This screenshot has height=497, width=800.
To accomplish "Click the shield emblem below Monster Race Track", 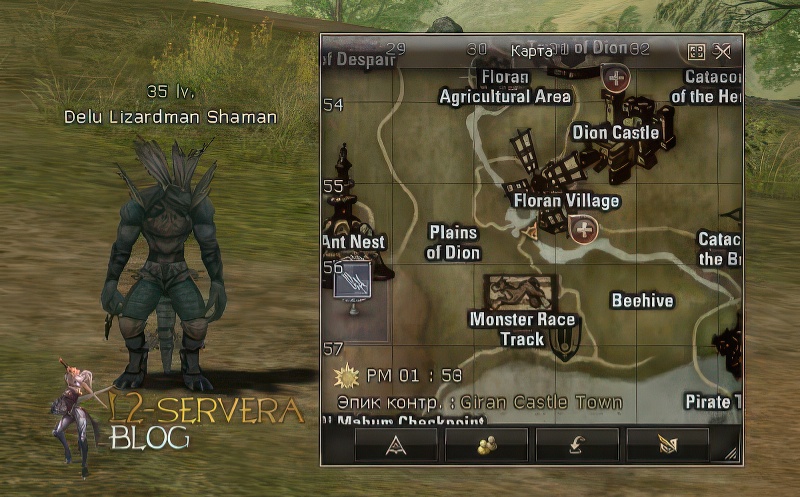I will point(564,345).
